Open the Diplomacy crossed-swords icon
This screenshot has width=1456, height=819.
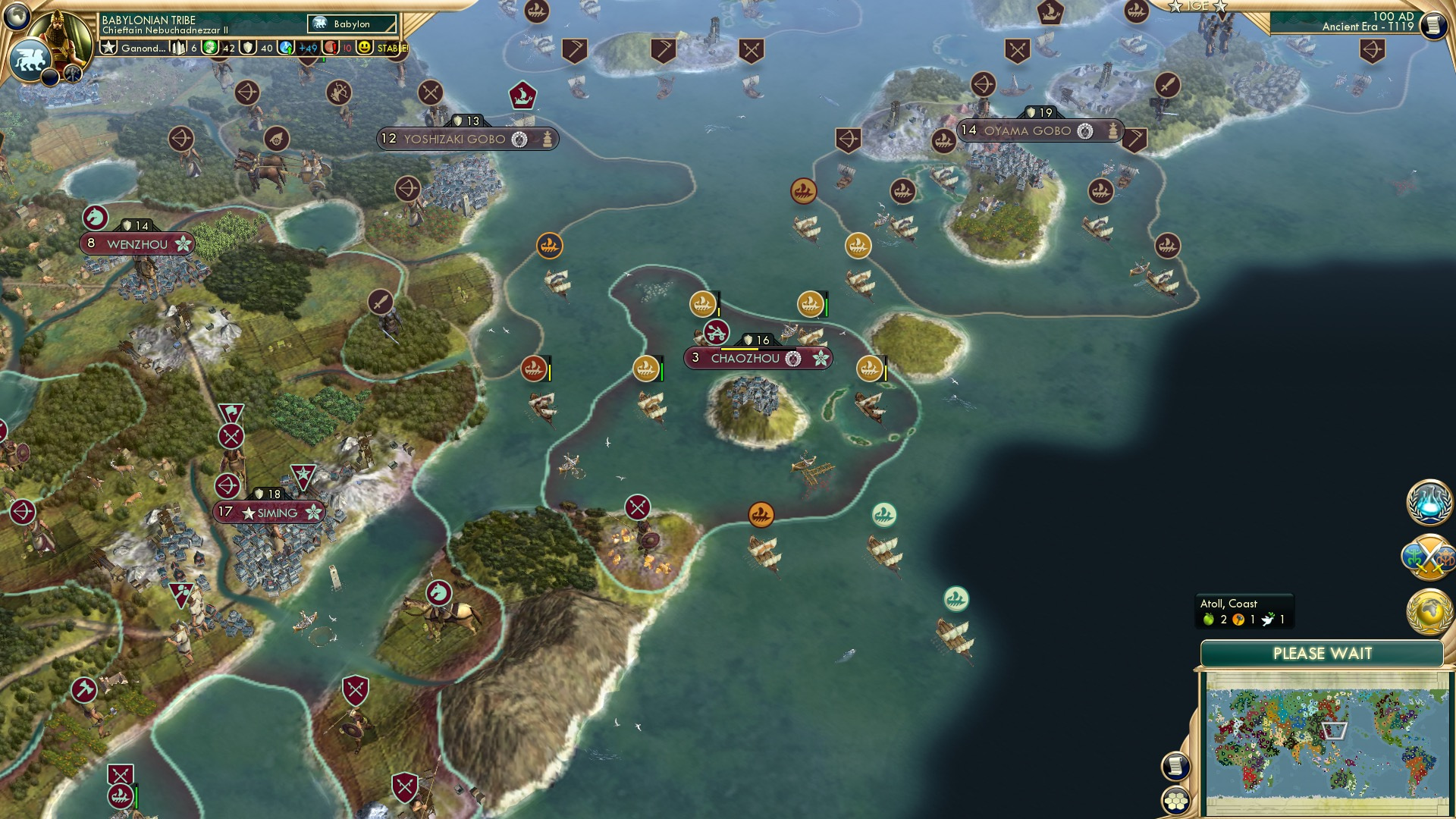(1429, 555)
